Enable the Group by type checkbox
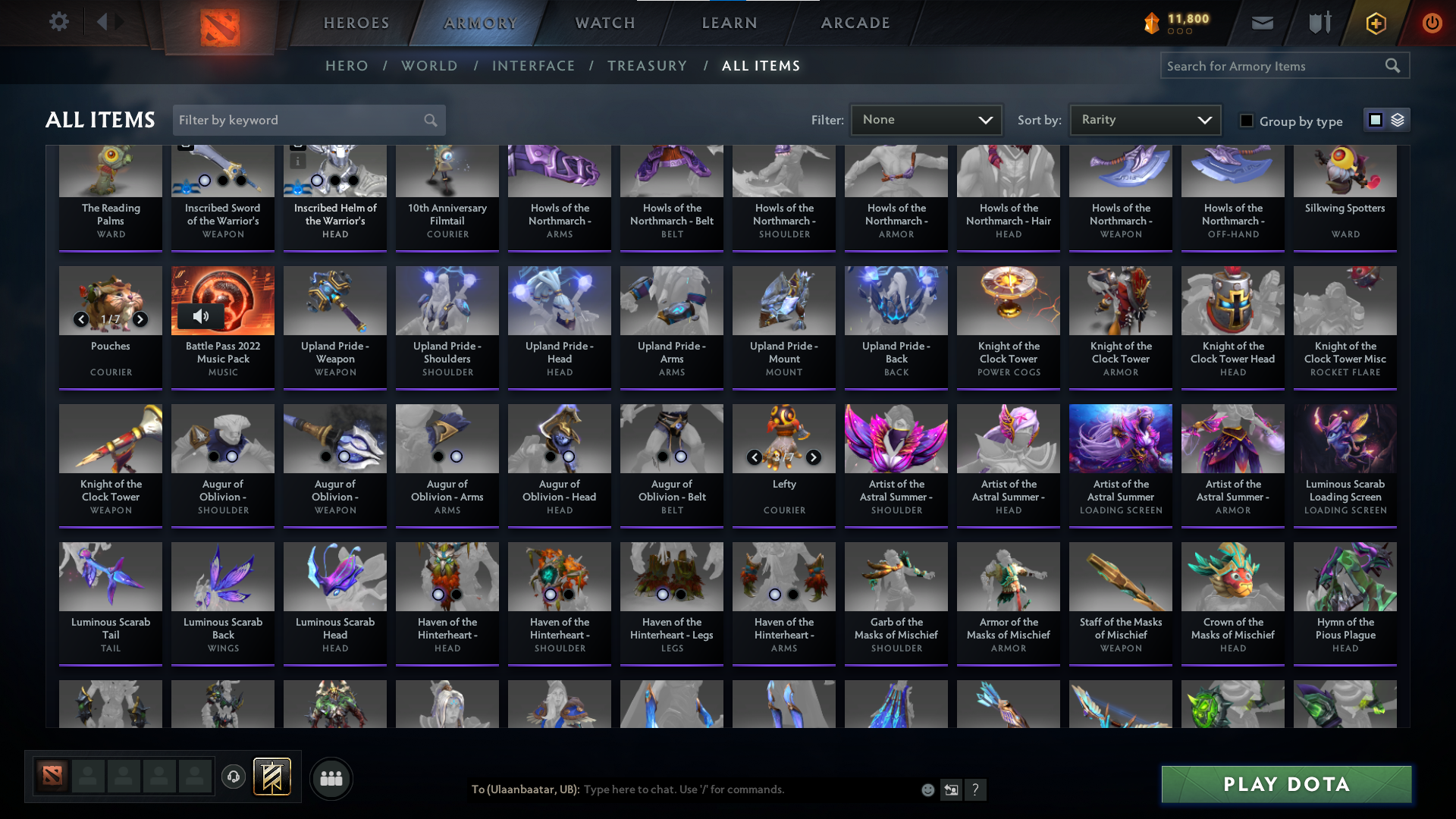This screenshot has width=1456, height=819. pyautogui.click(x=1247, y=120)
